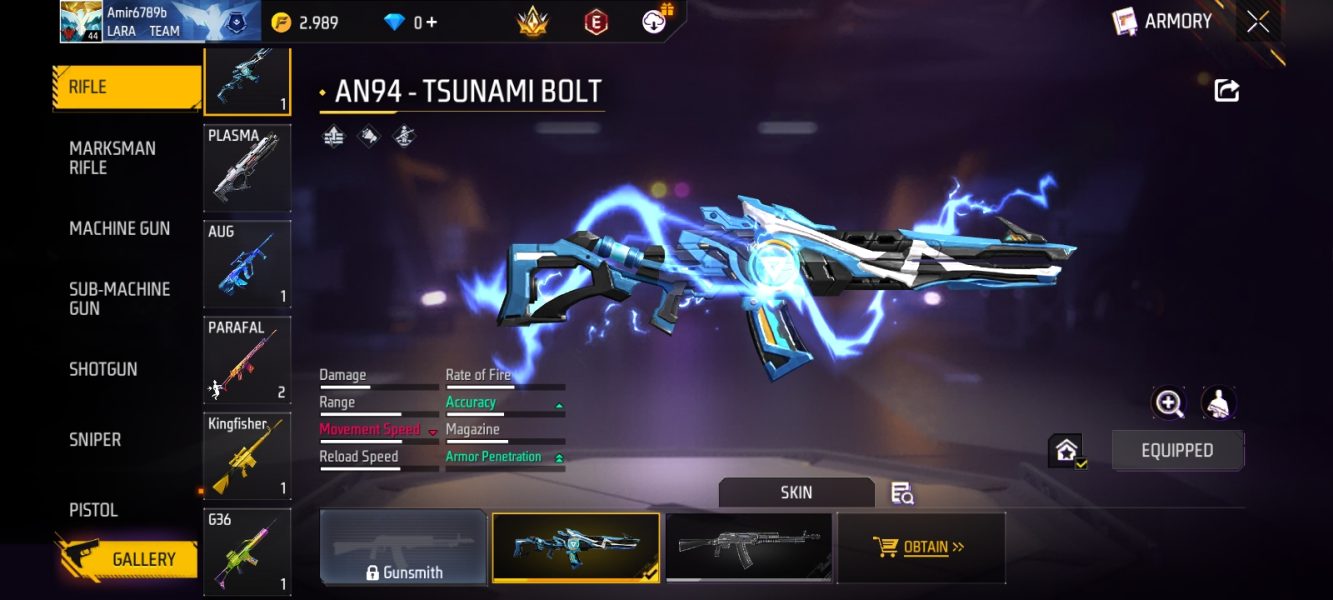Screen dimensions: 1333x600
Task: Choose the PARAFAL weapon thumbnail
Action: point(247,360)
